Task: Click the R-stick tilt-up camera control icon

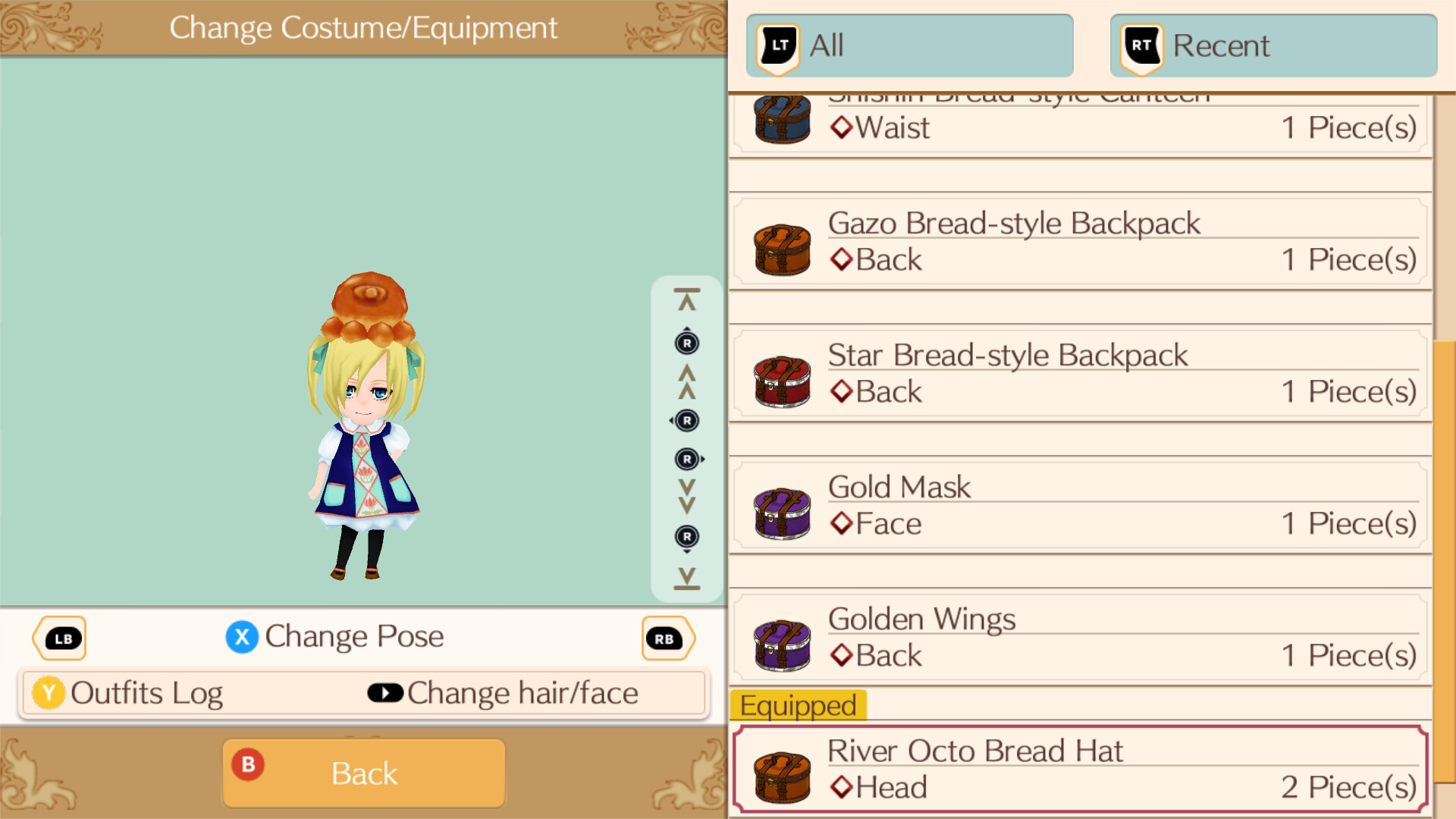Action: pos(686,343)
